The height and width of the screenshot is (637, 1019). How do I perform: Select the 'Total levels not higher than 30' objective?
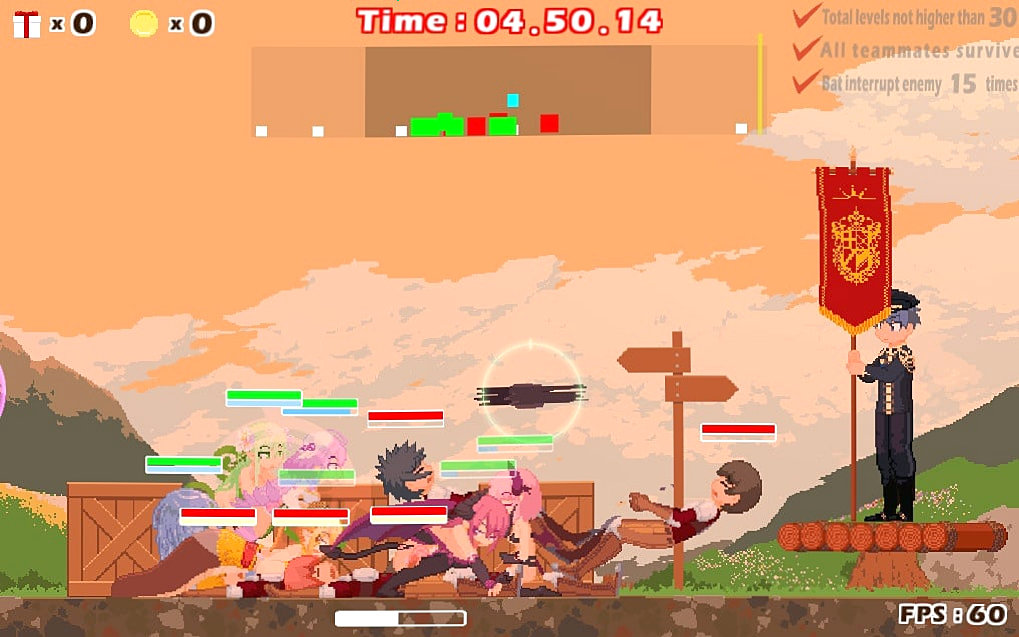905,17
